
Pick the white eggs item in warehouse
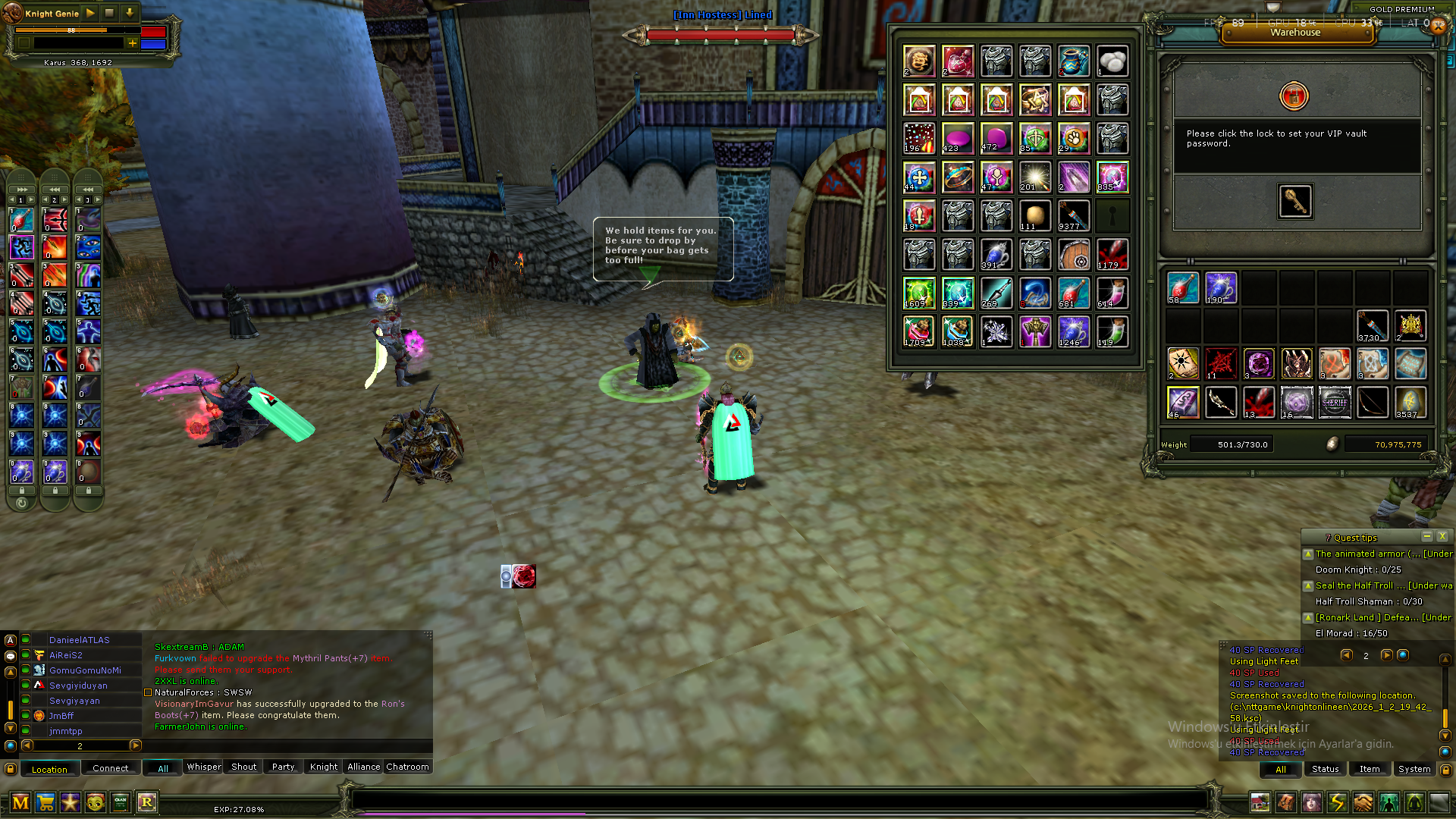point(1112,61)
